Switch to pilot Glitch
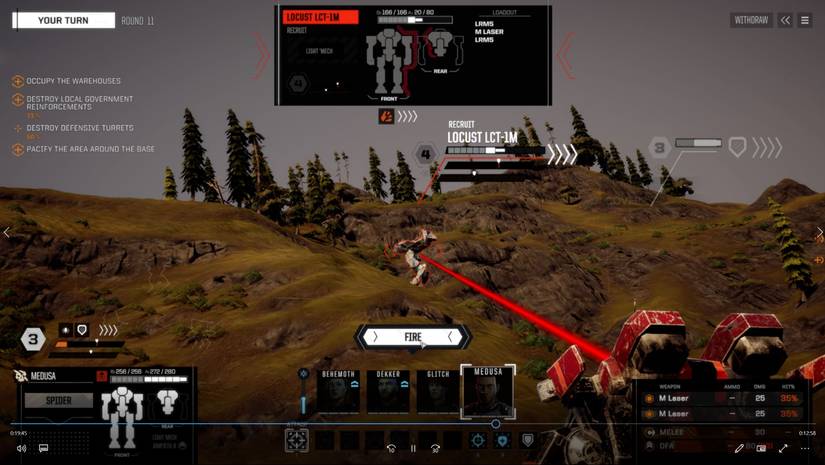 click(437, 392)
